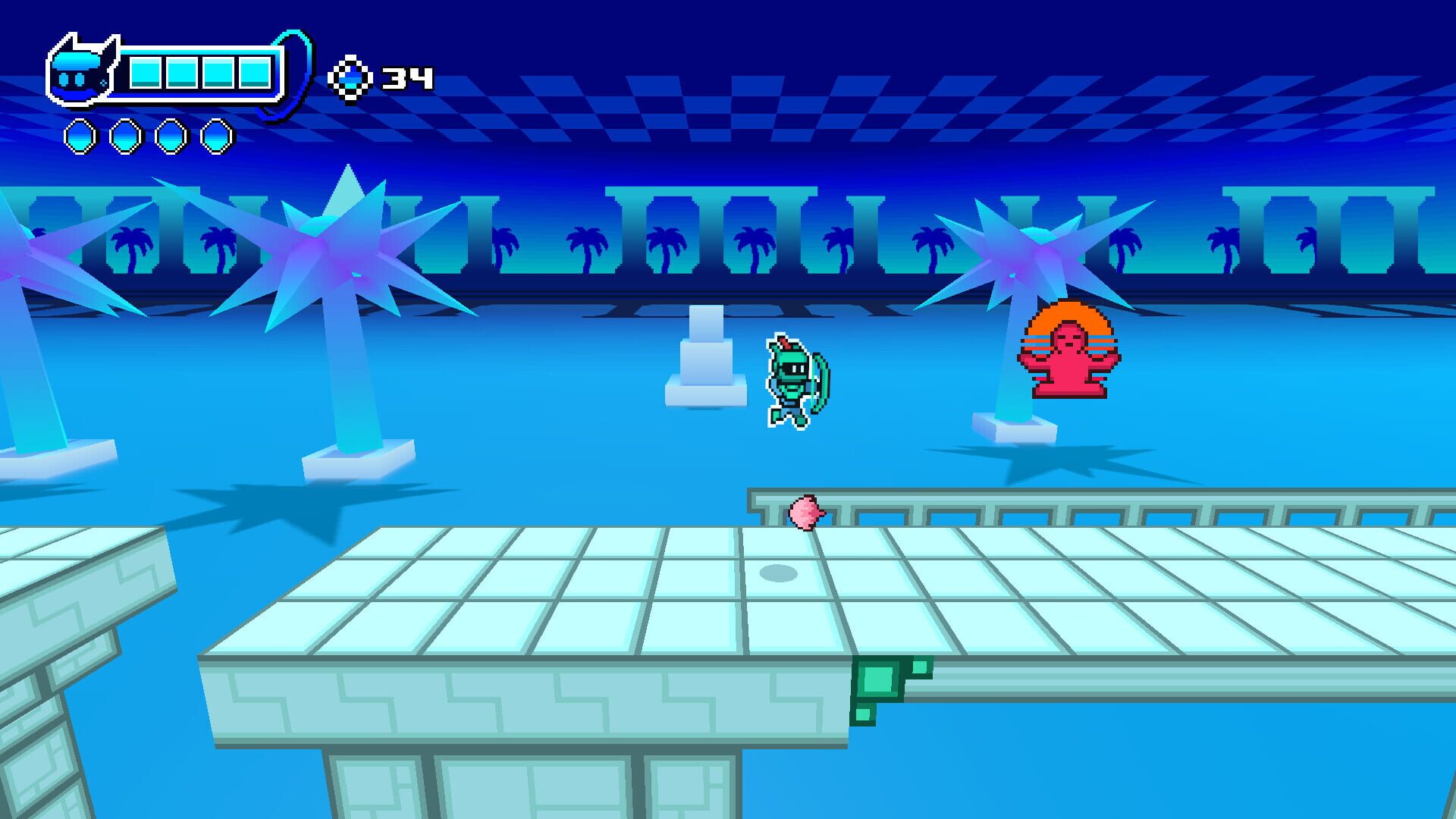Toggle the last filled health segment

coord(253,74)
